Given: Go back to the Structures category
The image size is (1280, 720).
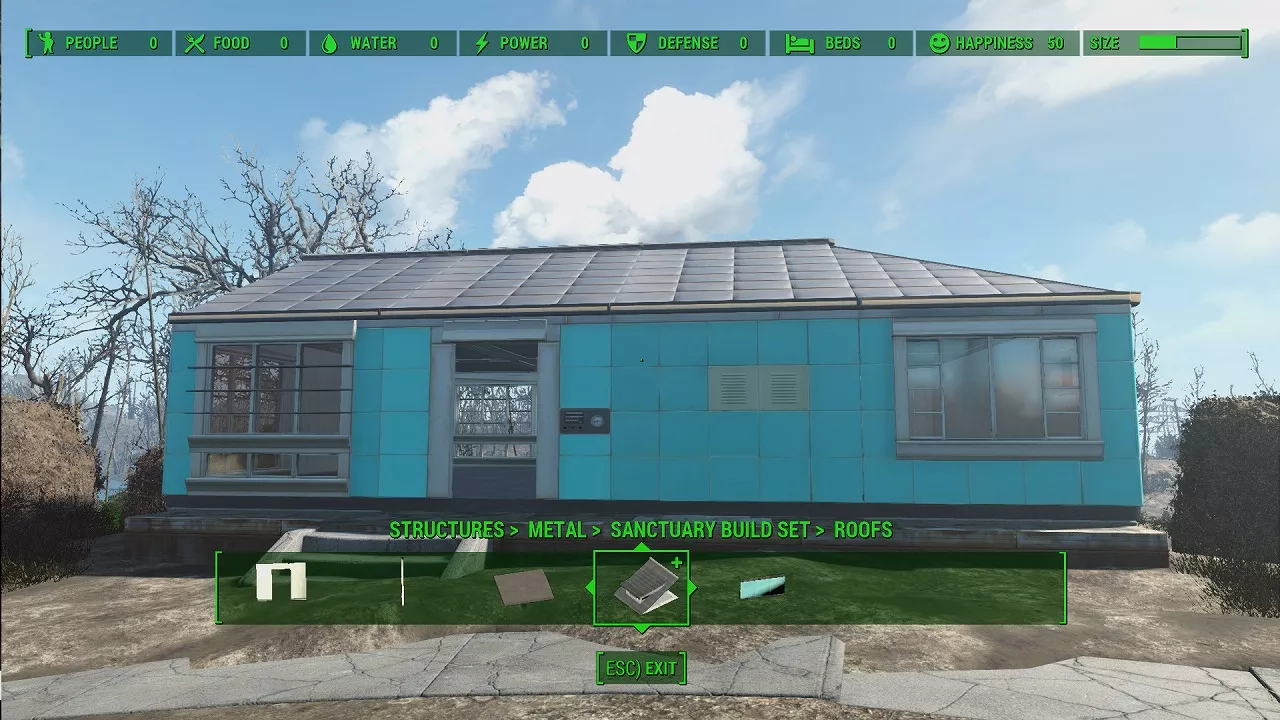Looking at the screenshot, I should tap(446, 530).
